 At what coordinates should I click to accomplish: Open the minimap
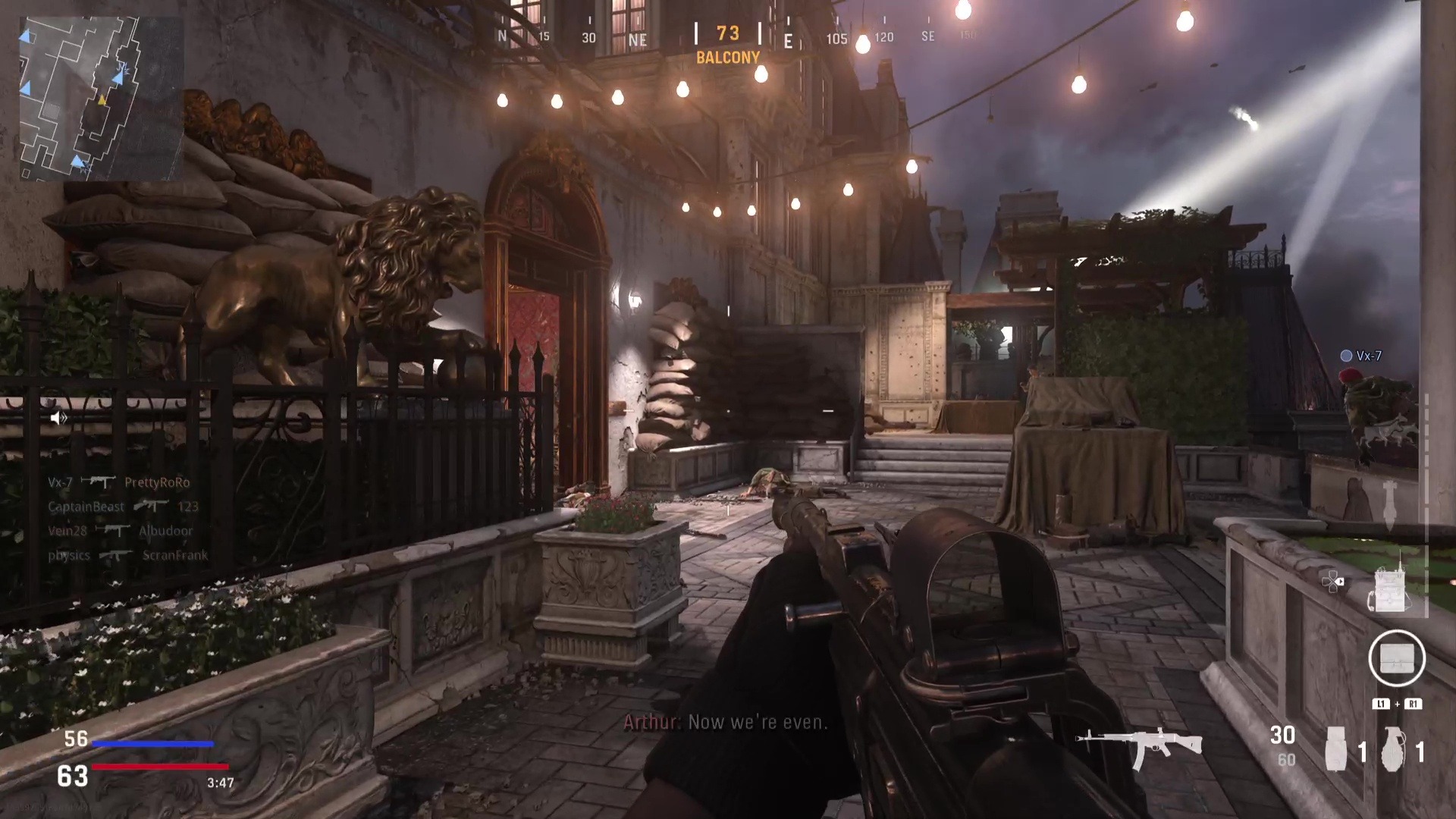100,99
